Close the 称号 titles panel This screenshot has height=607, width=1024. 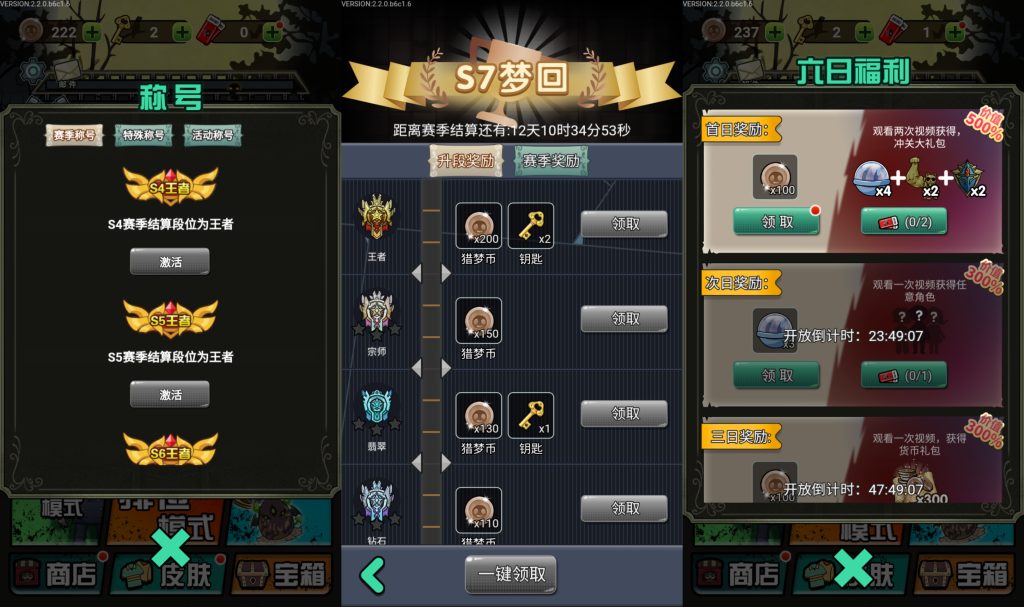tap(170, 549)
